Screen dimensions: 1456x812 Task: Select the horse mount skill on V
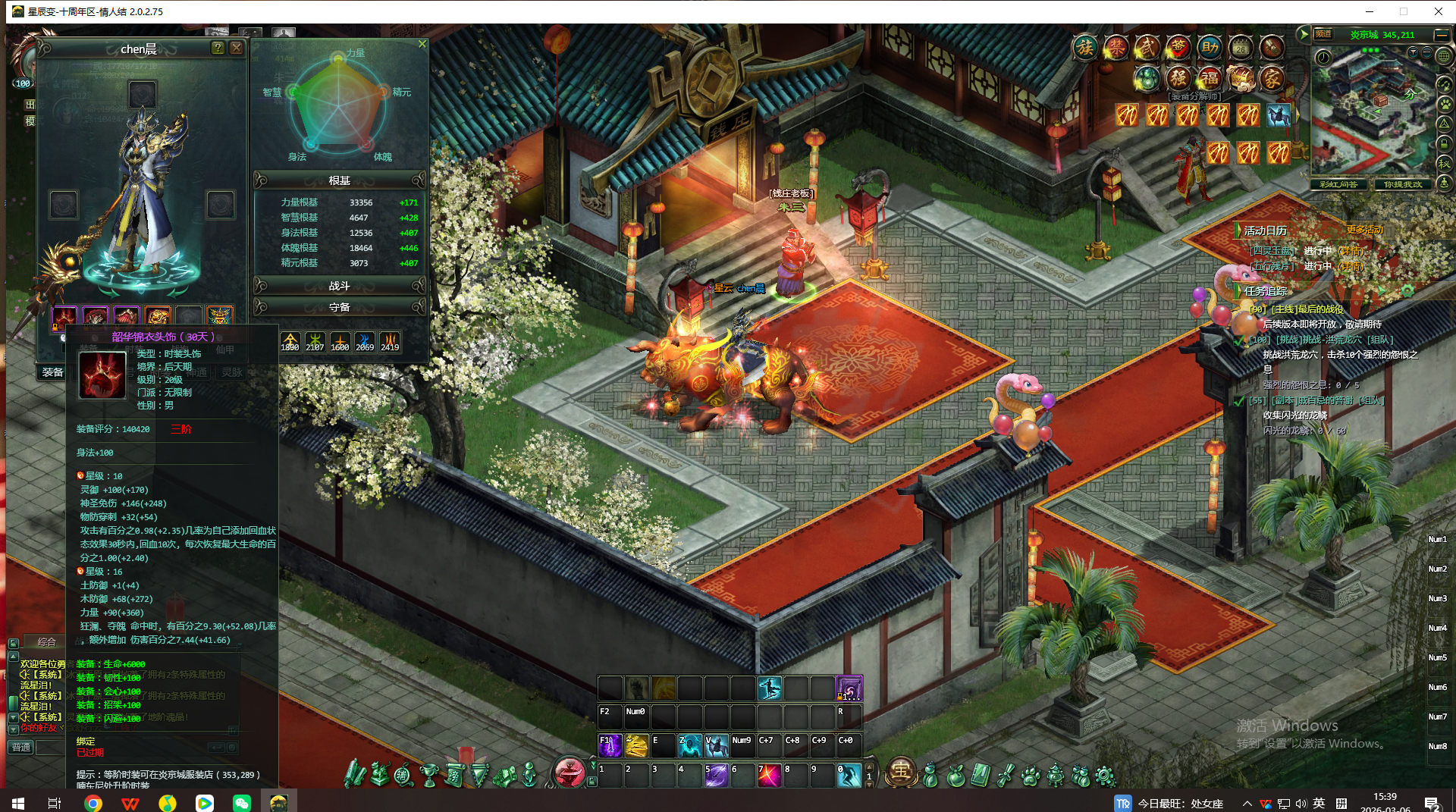click(717, 746)
